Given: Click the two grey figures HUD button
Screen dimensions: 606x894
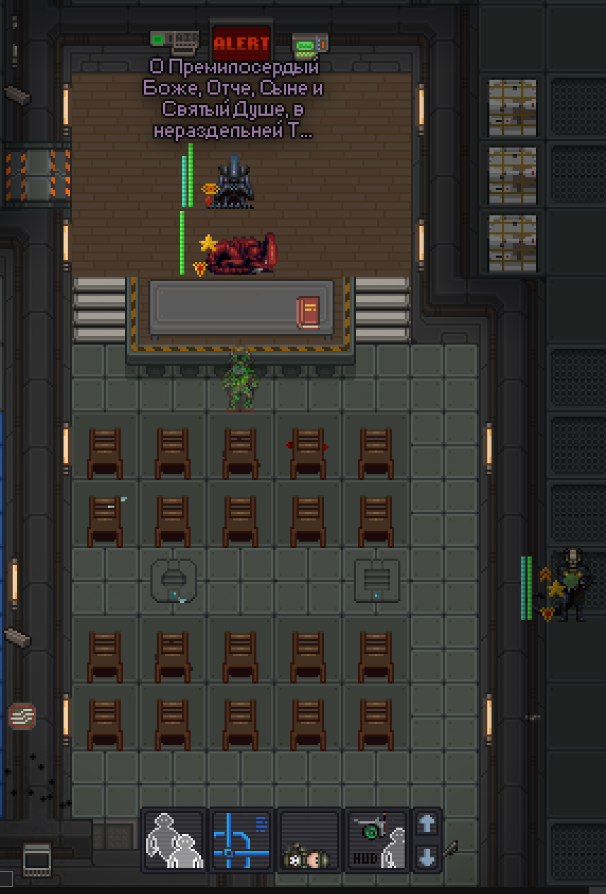Looking at the screenshot, I should click(174, 840).
